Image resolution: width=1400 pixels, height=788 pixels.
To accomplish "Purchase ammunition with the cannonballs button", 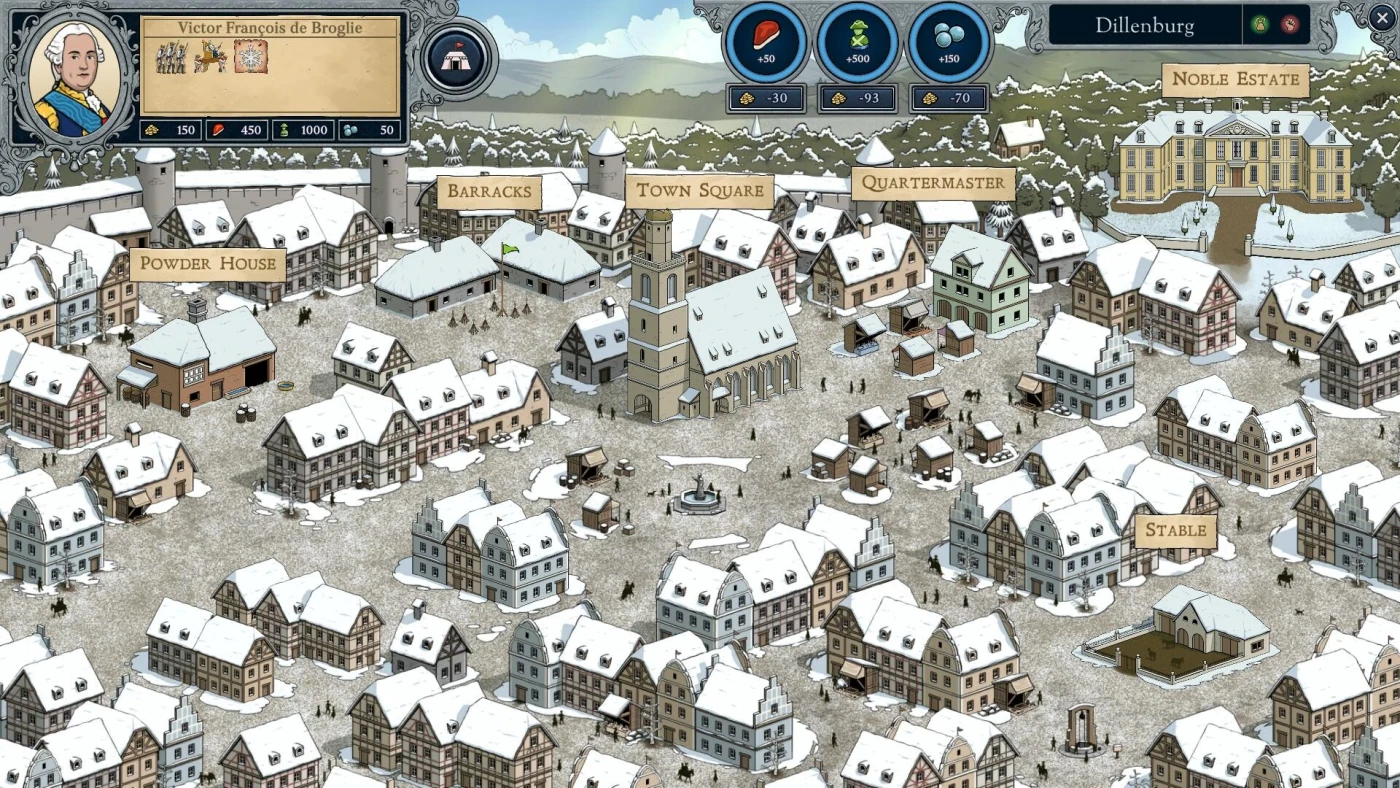I will [949, 44].
